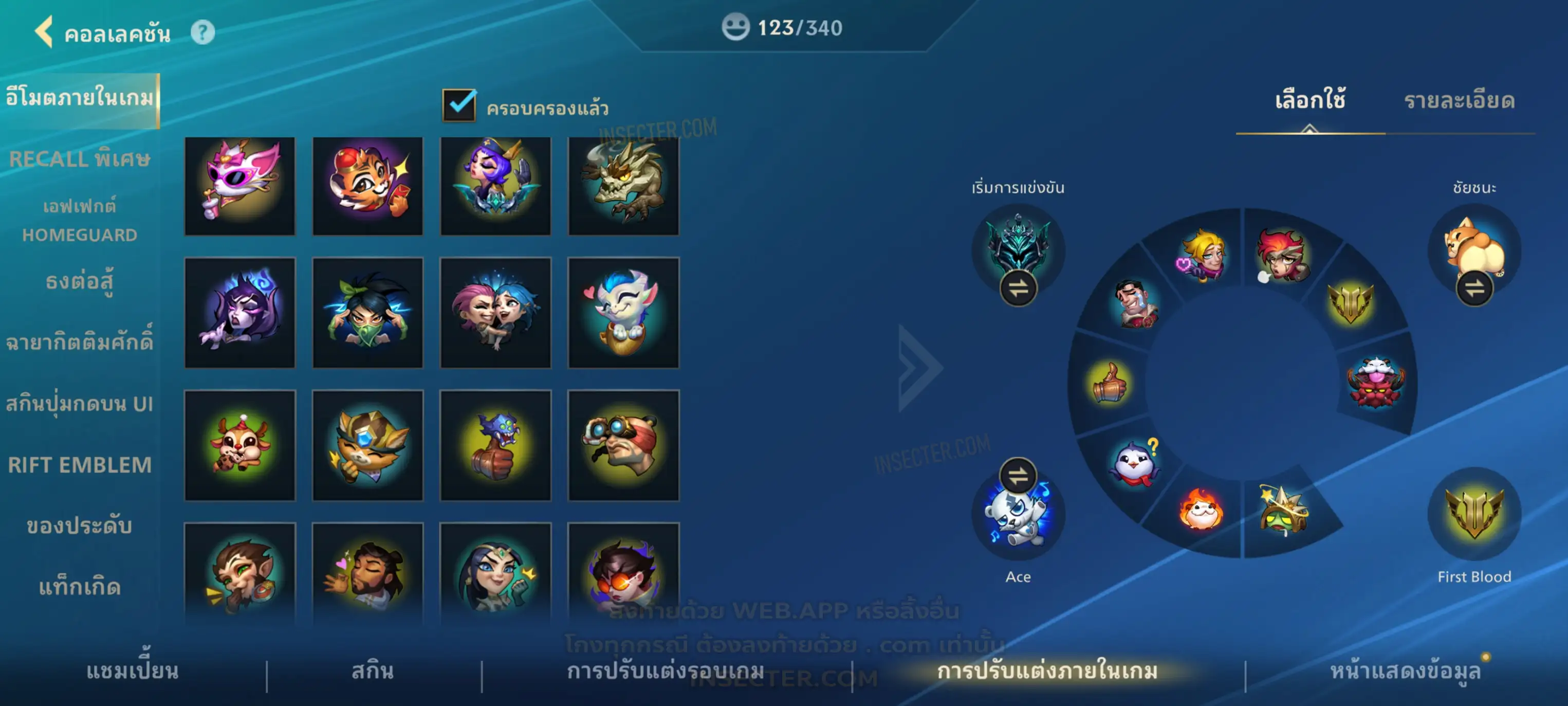Screen dimensions: 1568x706
Task: Switch to the รายละเอียด tab
Action: pos(1459,100)
